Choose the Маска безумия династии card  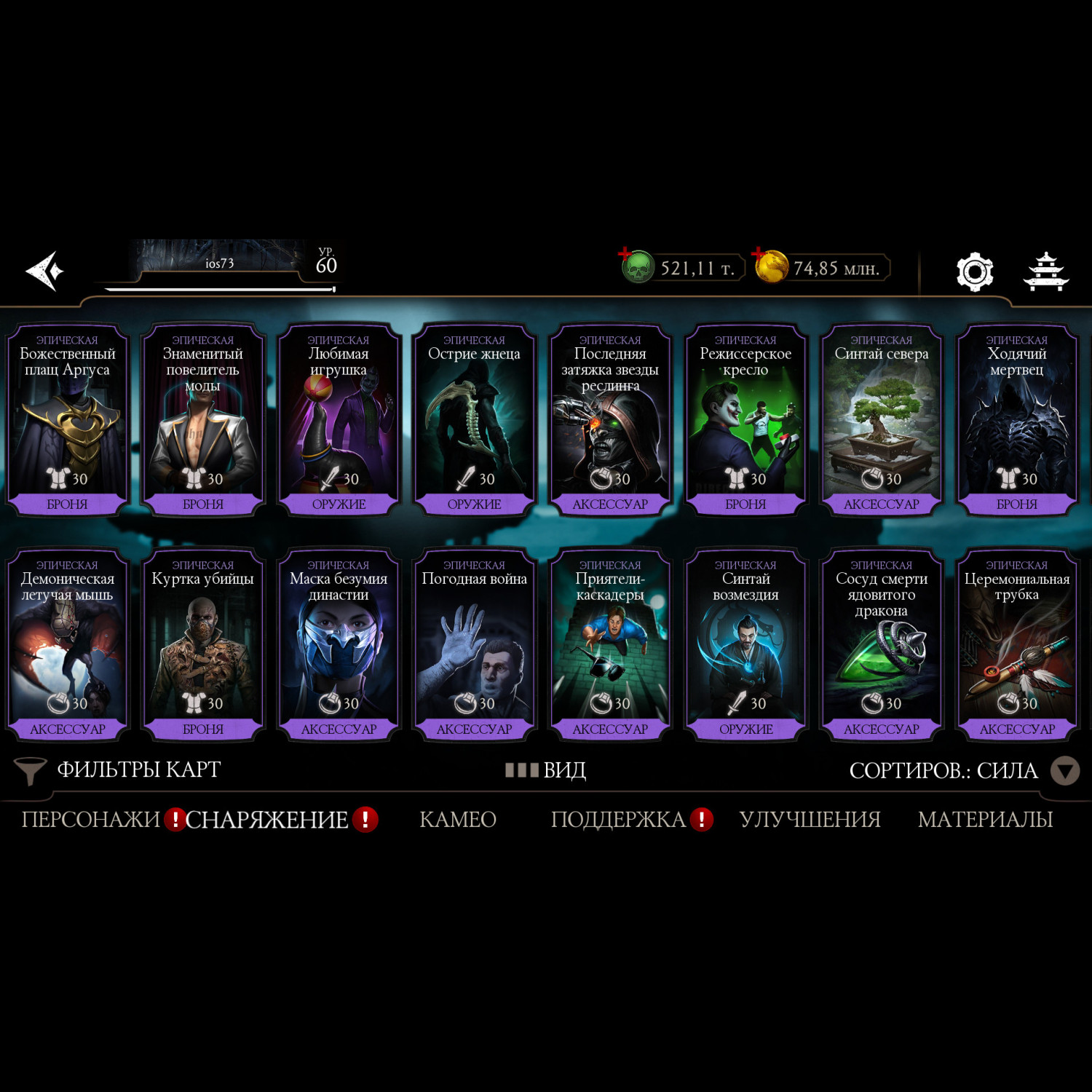(339, 645)
